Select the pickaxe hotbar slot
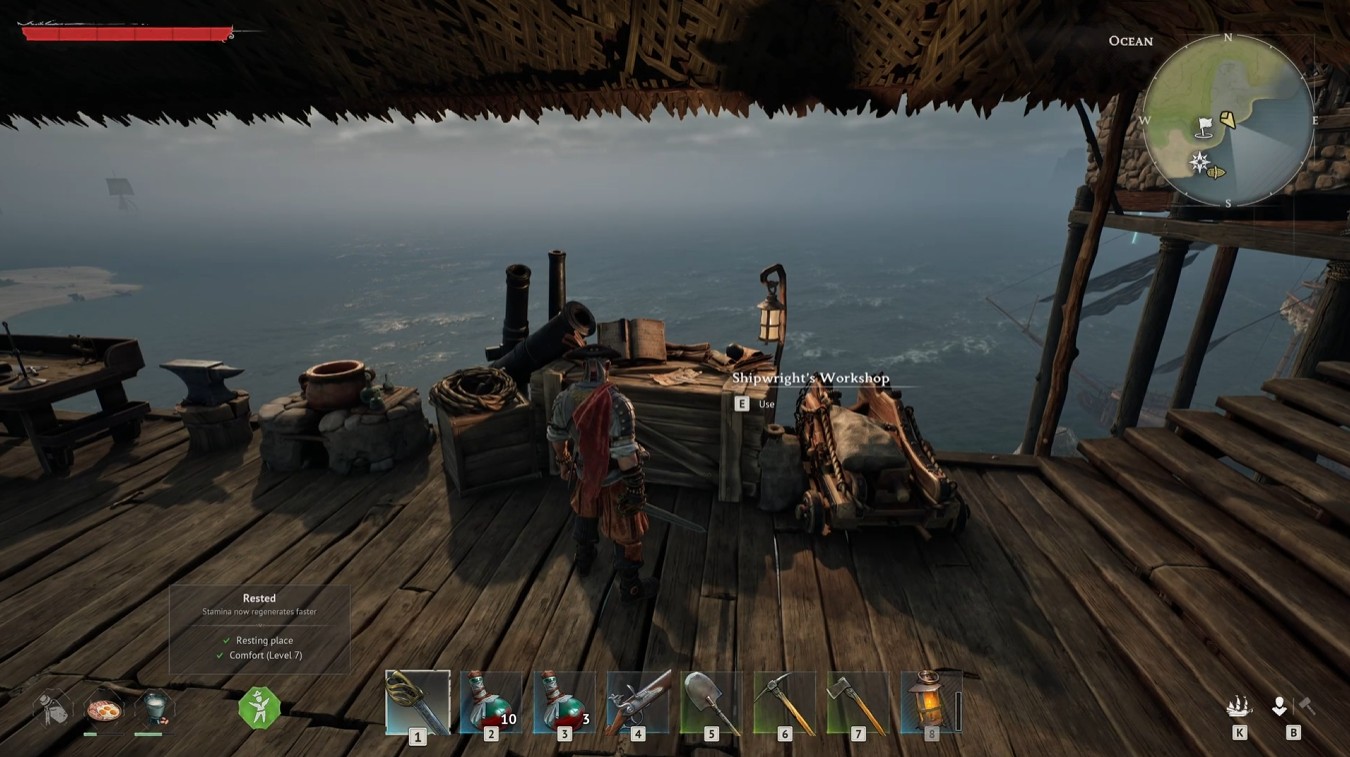This screenshot has height=757, width=1350. click(784, 702)
